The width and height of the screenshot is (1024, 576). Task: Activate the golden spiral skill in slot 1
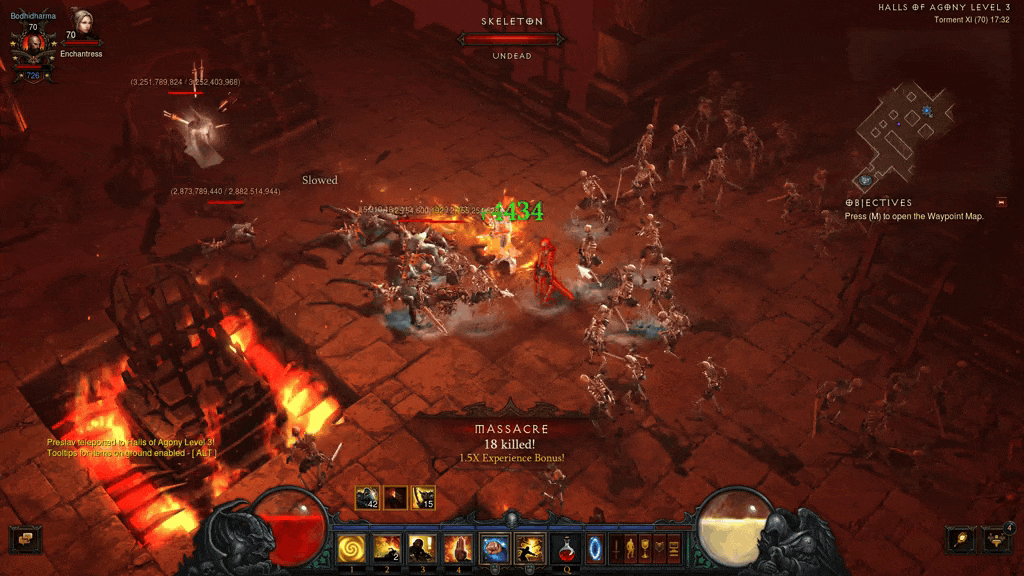point(351,548)
